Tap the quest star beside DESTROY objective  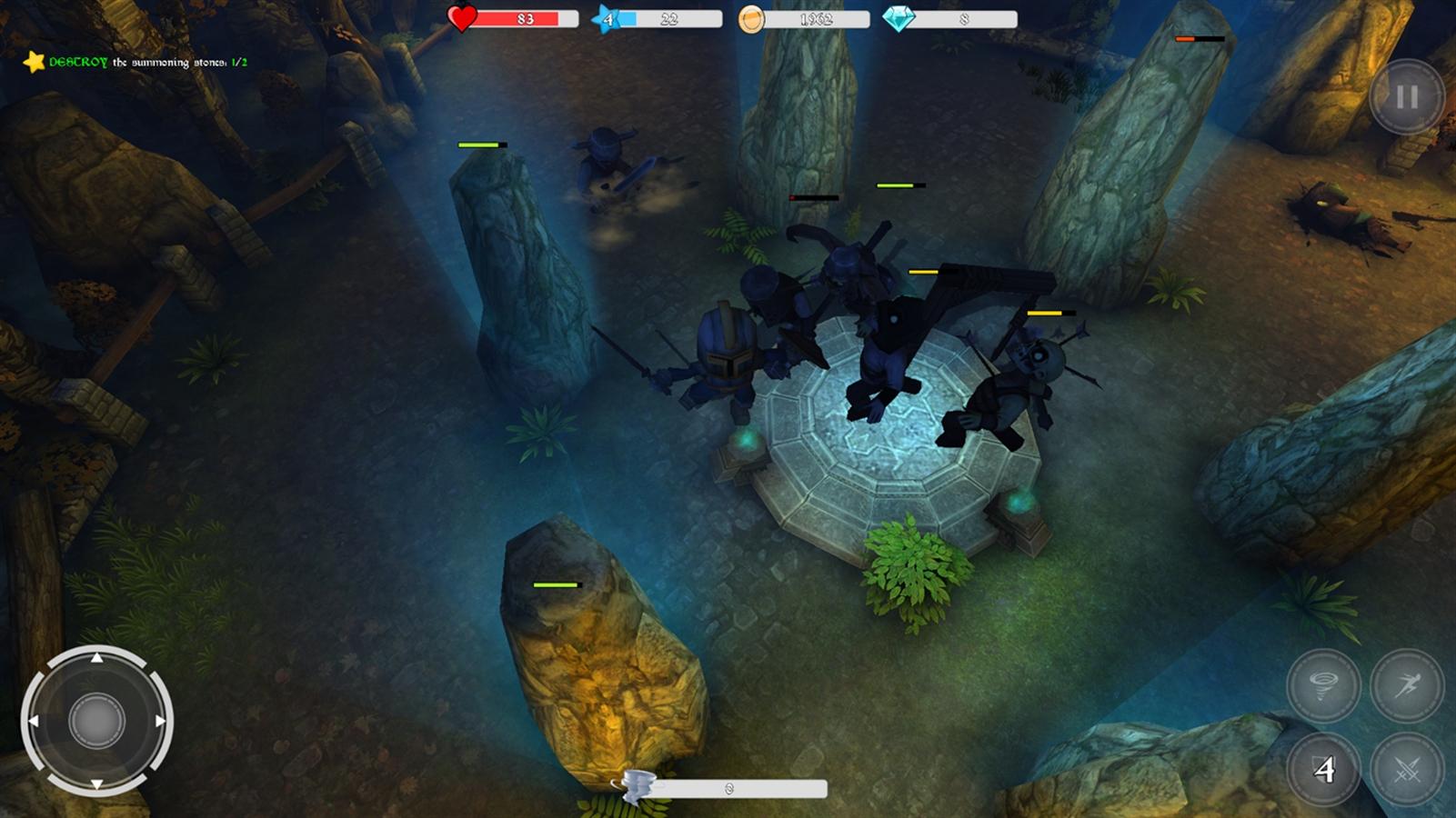33,63
